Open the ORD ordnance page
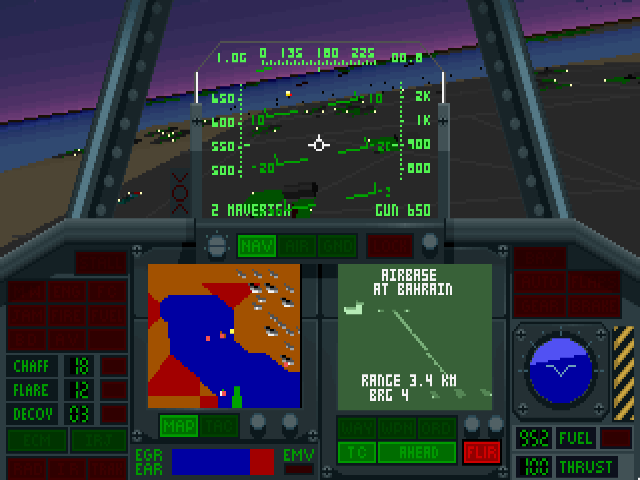Image resolution: width=640 pixels, height=480 pixels. [437, 427]
